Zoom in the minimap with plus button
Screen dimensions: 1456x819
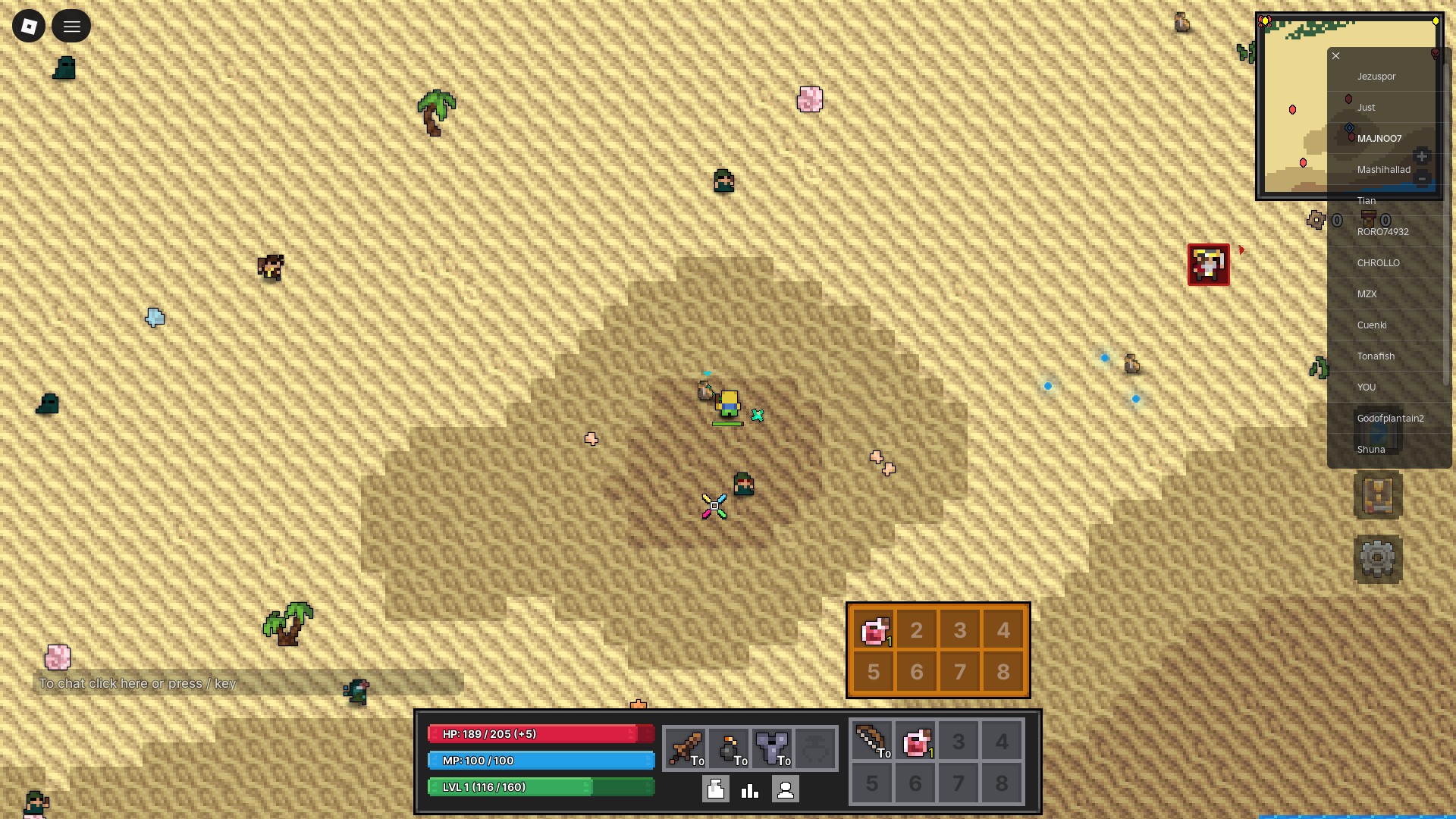[1423, 156]
